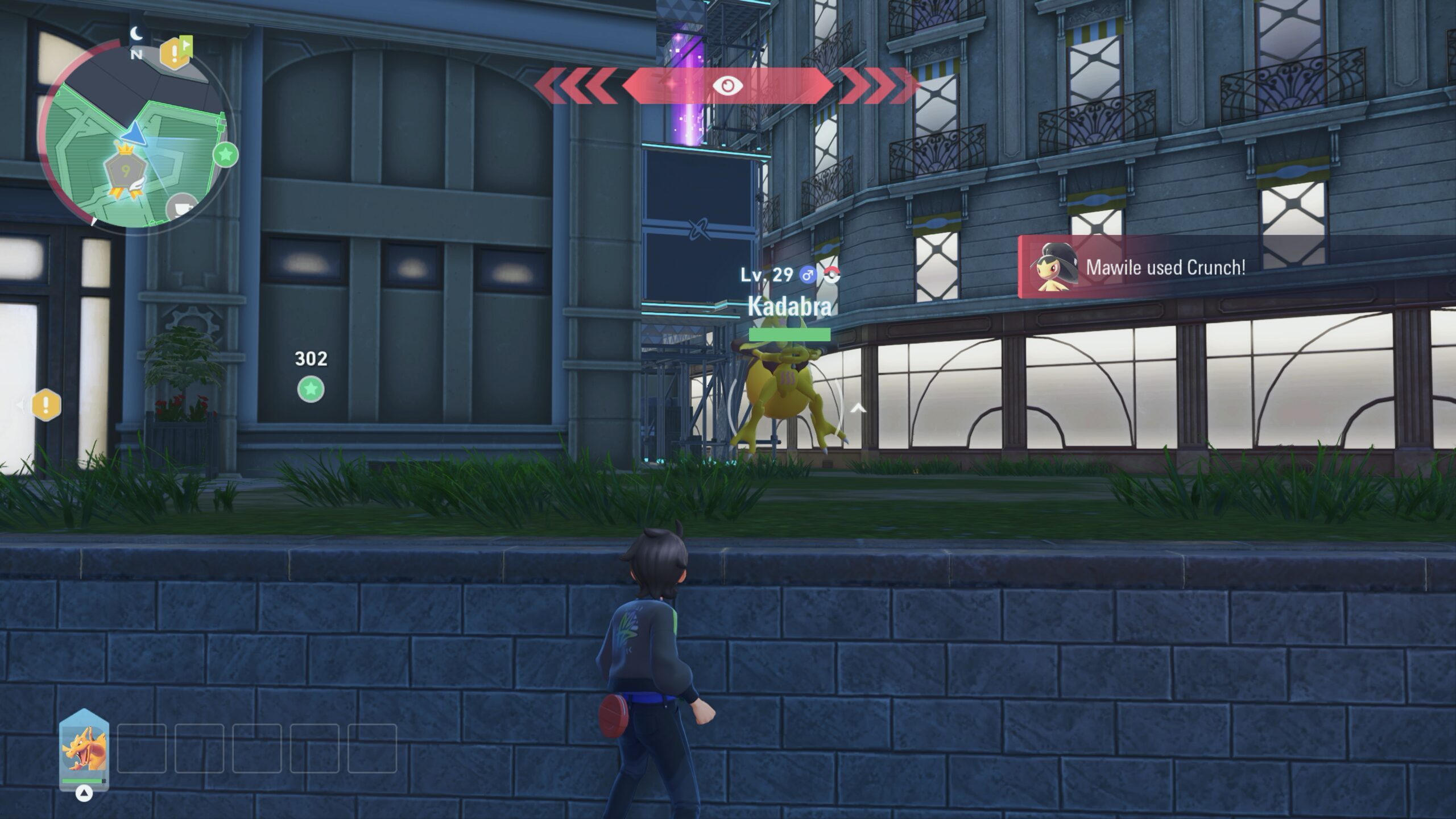Viewport: 1456px width, 819px height.
Task: Click the green star waypoint marked 302
Action: pyautogui.click(x=311, y=390)
